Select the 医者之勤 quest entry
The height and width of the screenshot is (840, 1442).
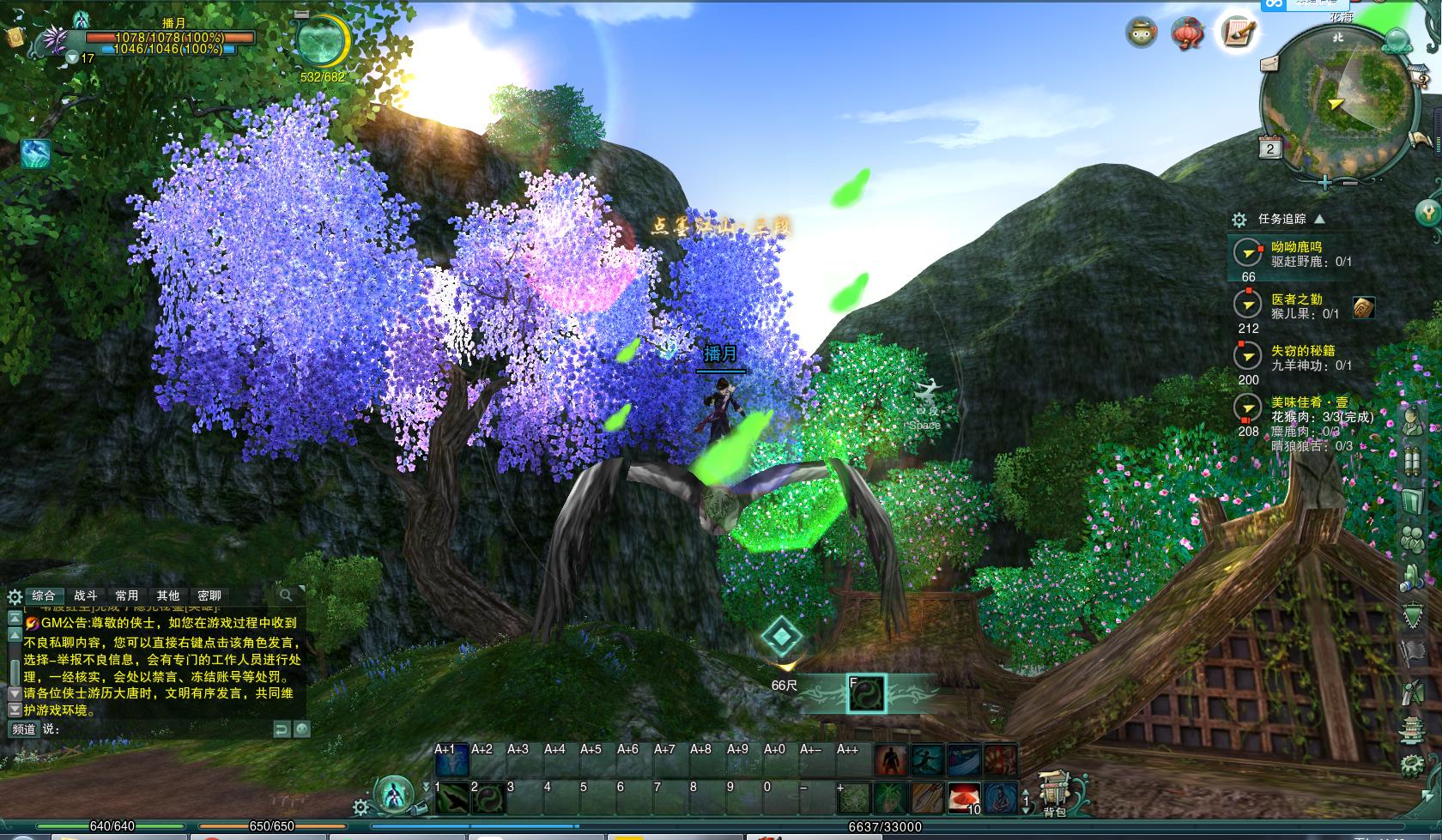click(1296, 299)
